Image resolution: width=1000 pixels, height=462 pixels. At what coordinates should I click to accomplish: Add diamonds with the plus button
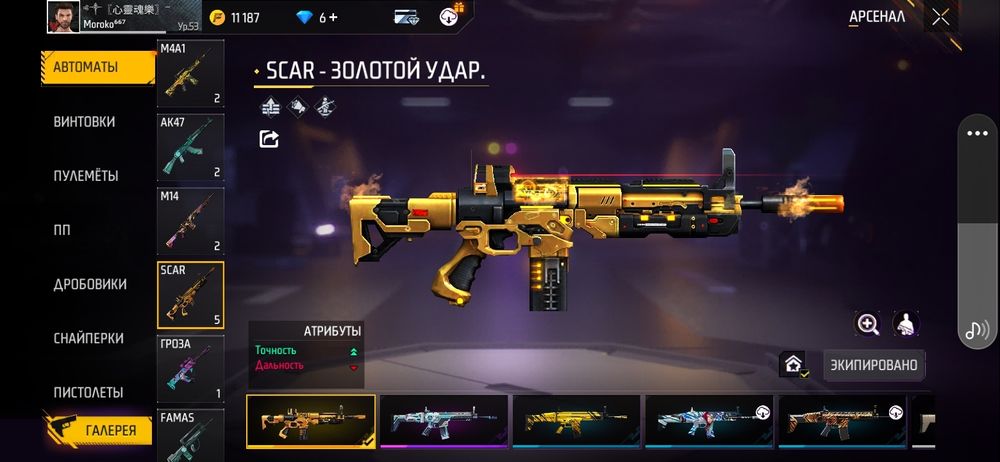pyautogui.click(x=333, y=17)
